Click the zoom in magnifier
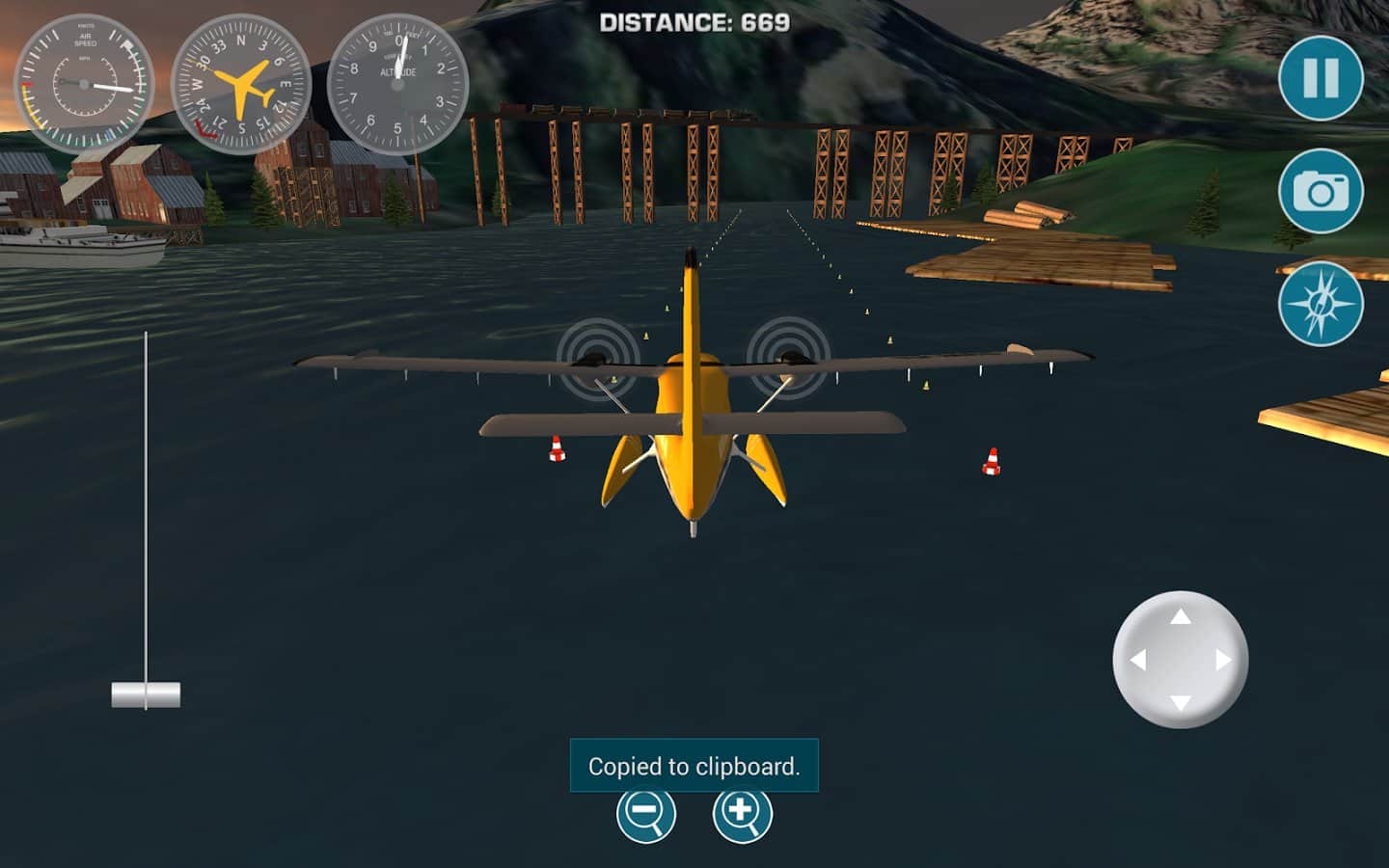 742,813
